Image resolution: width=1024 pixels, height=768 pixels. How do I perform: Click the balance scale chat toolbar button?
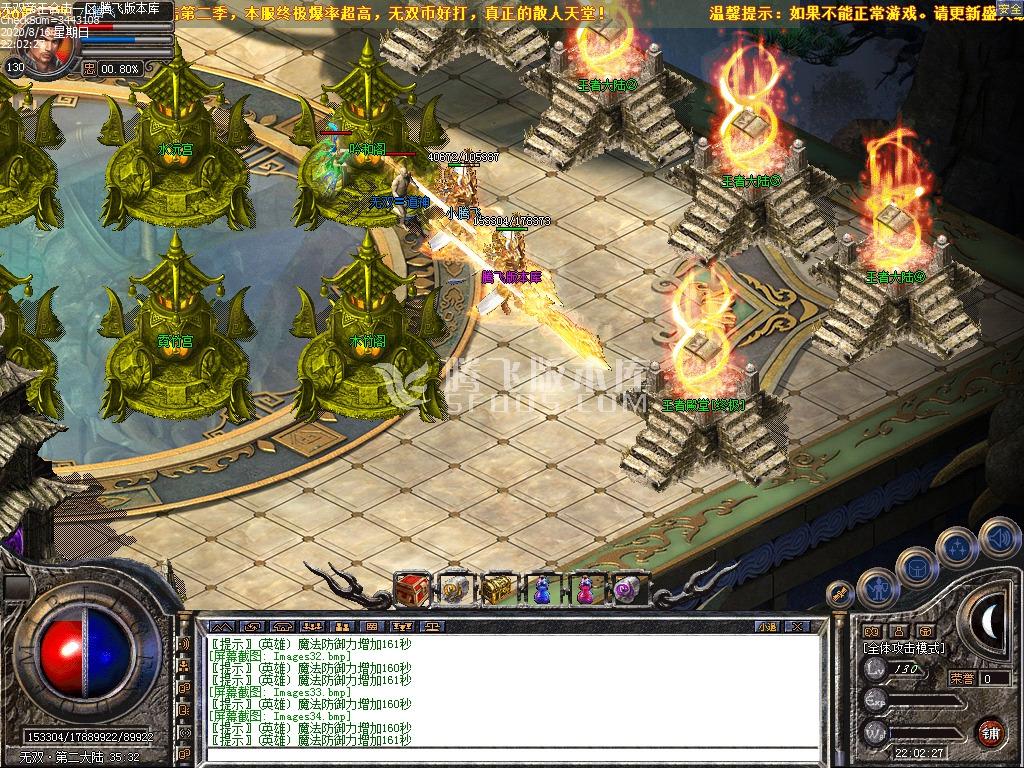[431, 626]
